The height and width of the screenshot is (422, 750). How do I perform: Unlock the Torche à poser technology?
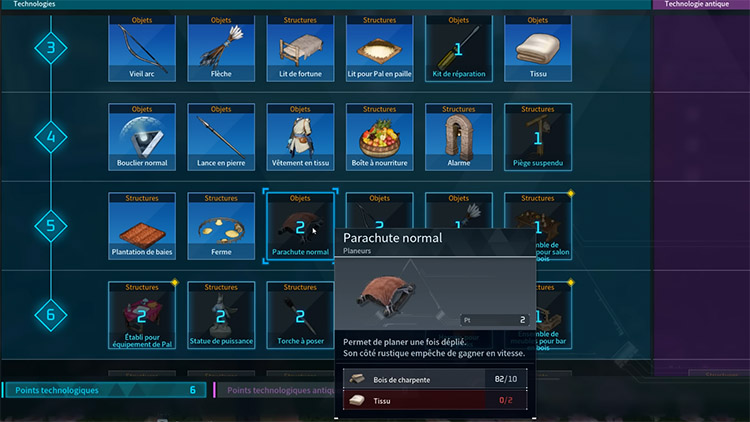[300, 315]
